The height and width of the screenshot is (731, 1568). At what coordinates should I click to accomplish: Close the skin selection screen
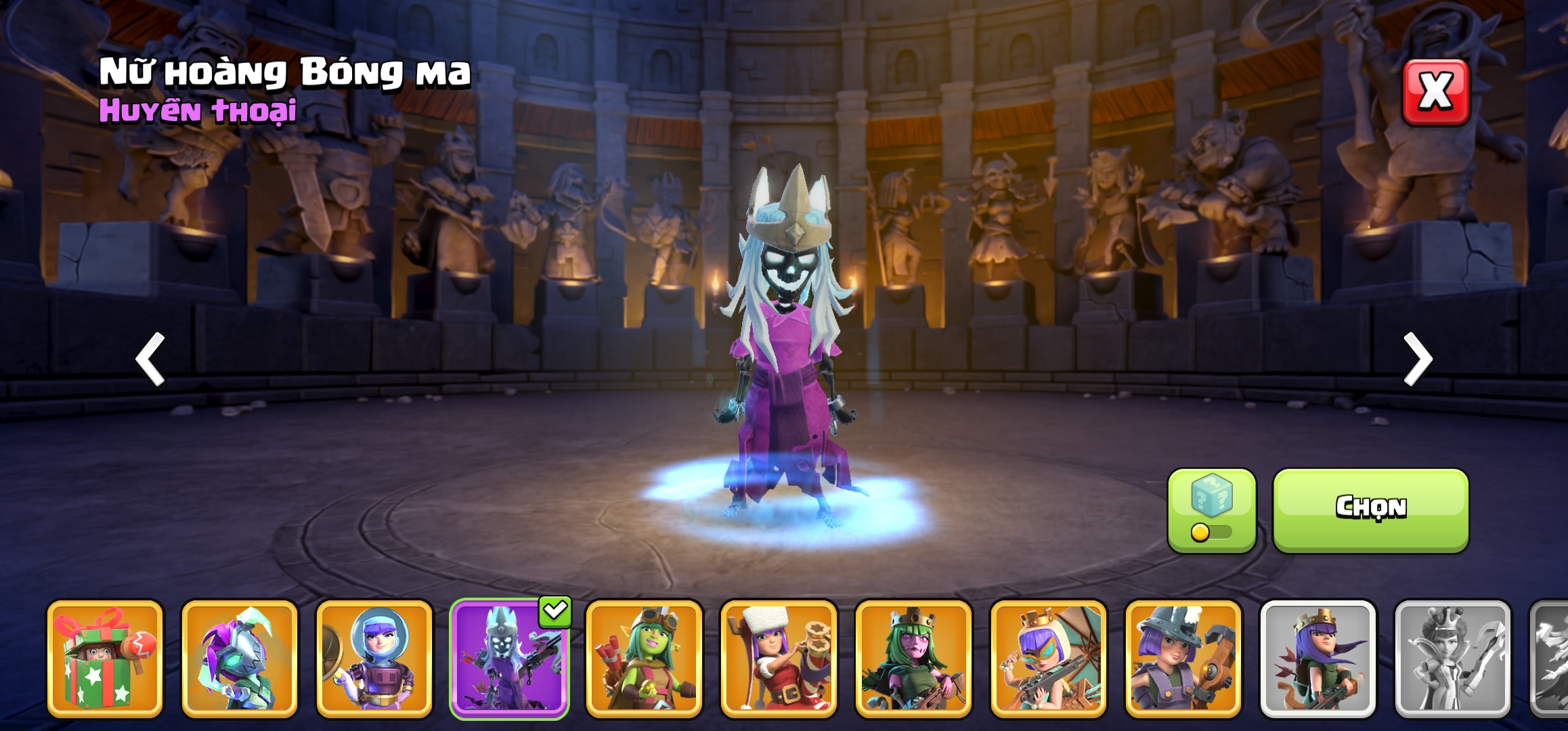(1435, 92)
